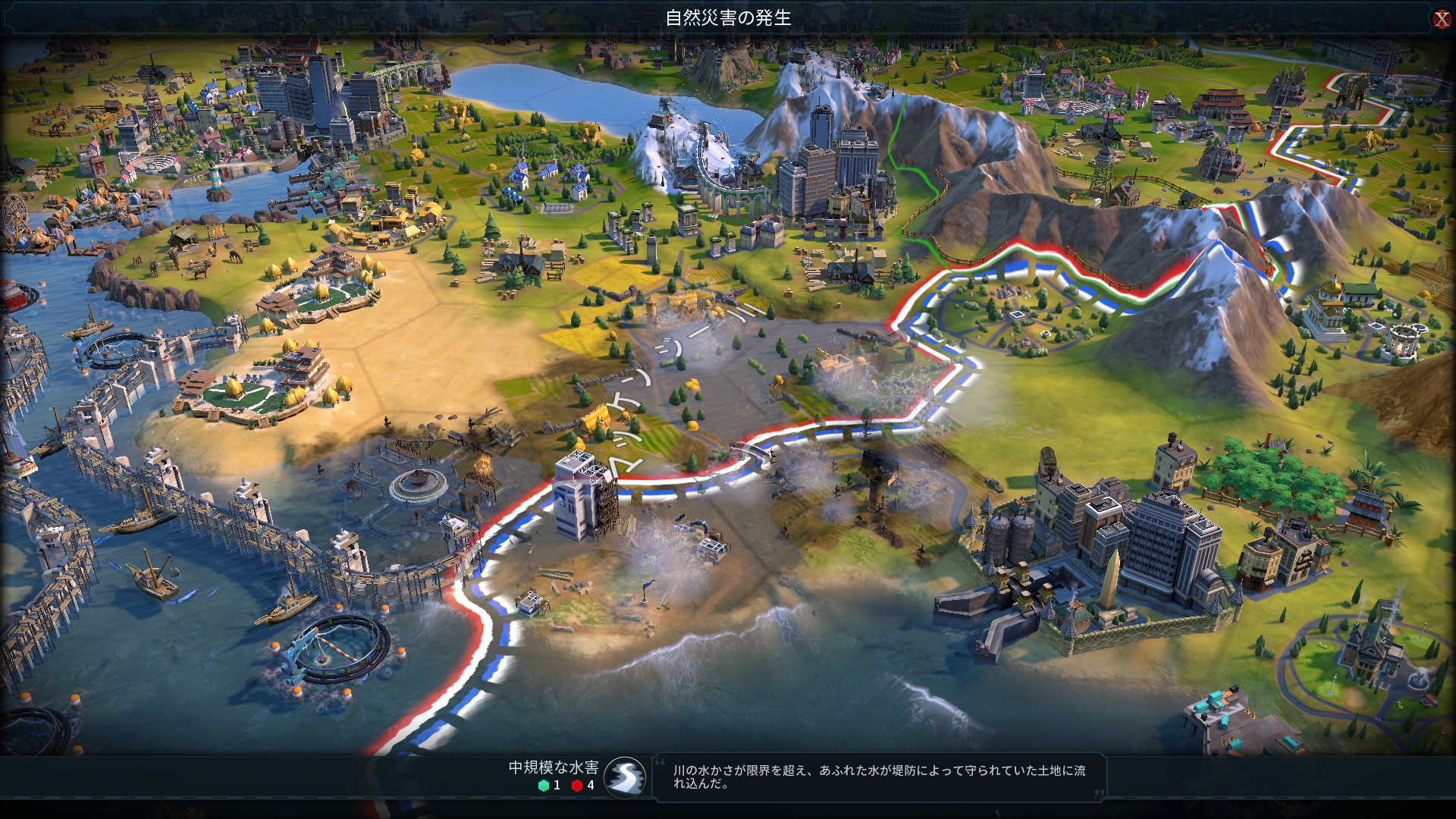Close the natural disaster popup
1456x819 pixels.
point(1441,19)
